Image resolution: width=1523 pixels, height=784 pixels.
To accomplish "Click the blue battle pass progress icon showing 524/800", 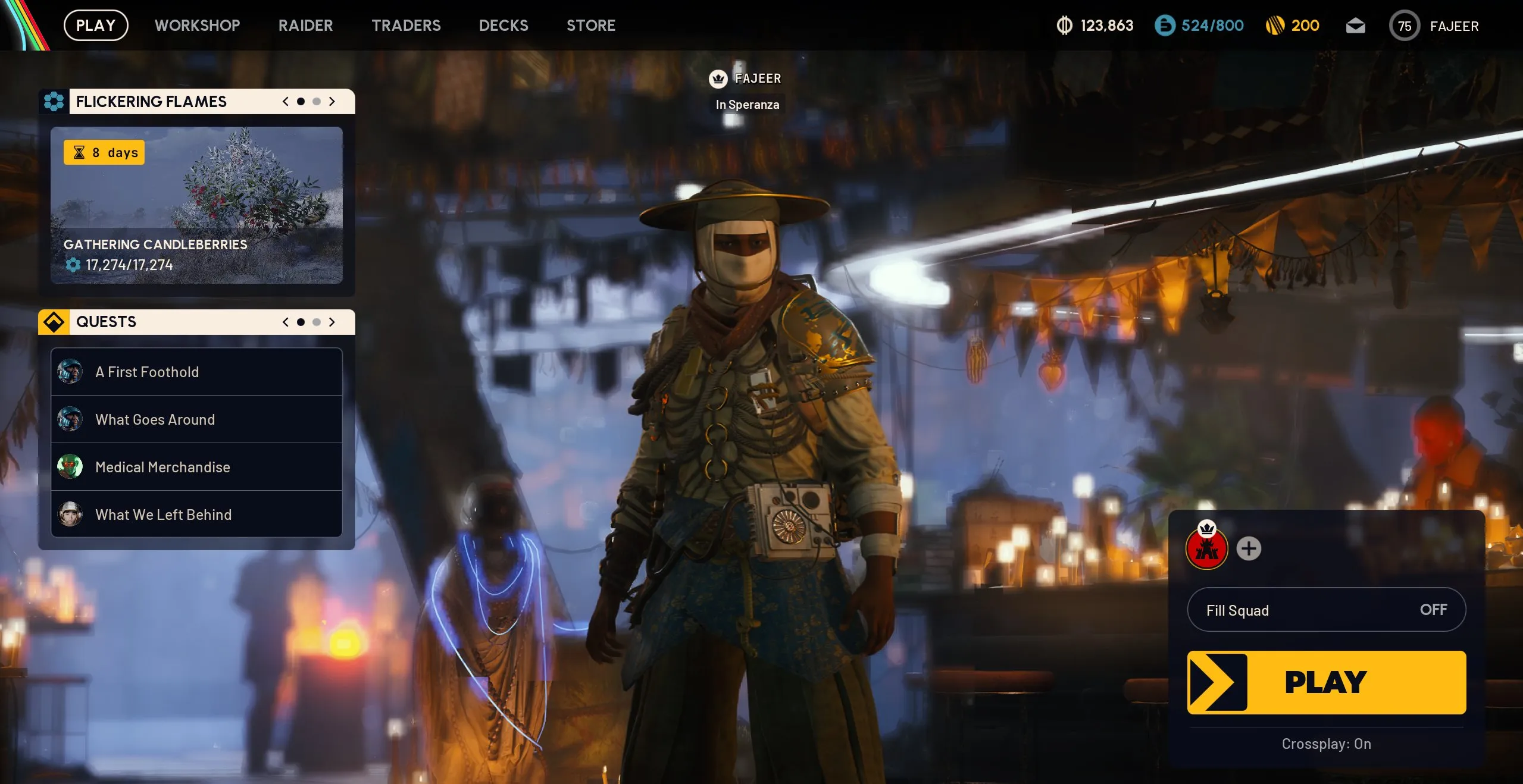I will [x=1166, y=26].
